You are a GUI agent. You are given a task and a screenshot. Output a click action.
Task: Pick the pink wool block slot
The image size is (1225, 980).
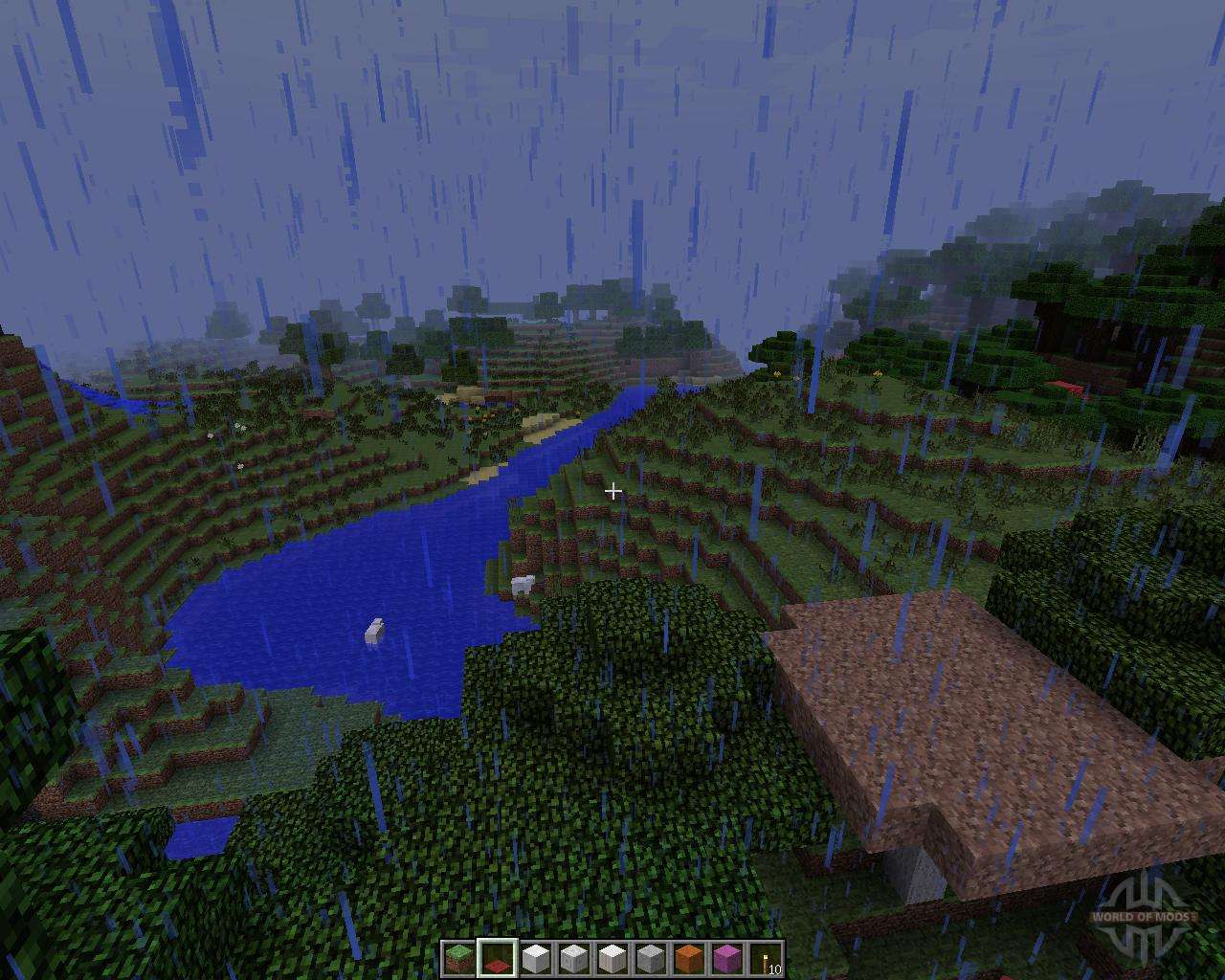(727, 958)
